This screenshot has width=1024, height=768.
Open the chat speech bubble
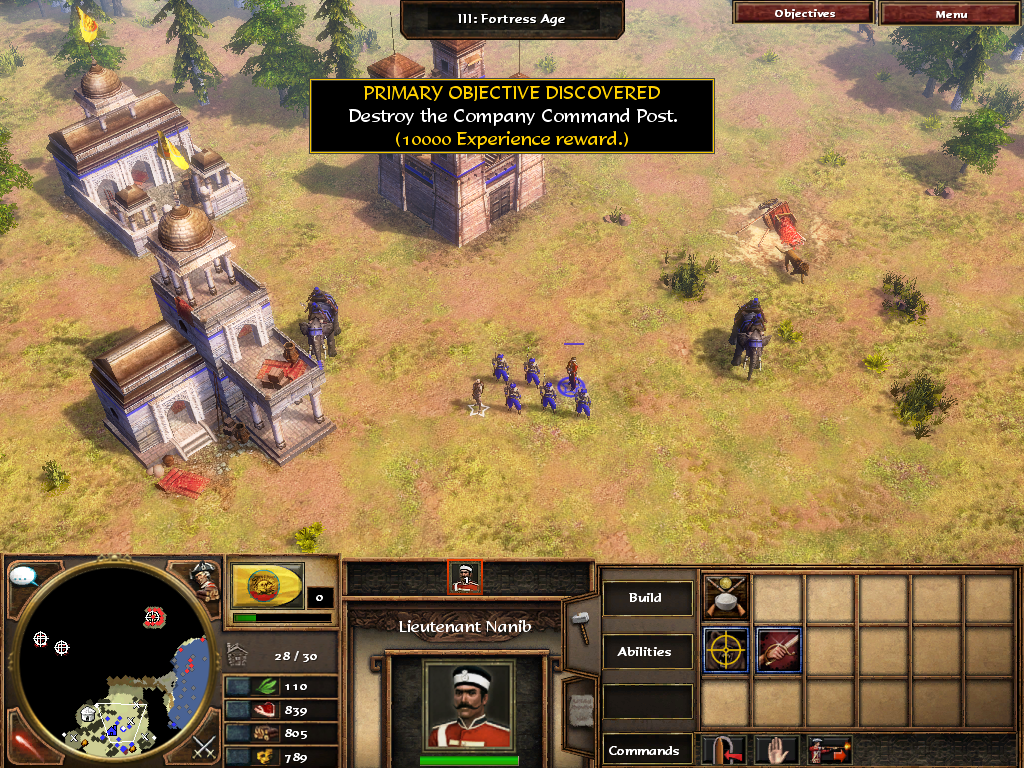23,577
